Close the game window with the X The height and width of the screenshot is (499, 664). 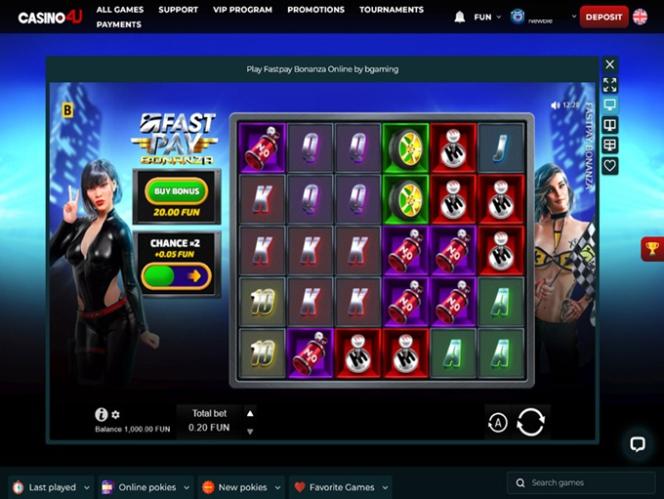(610, 65)
